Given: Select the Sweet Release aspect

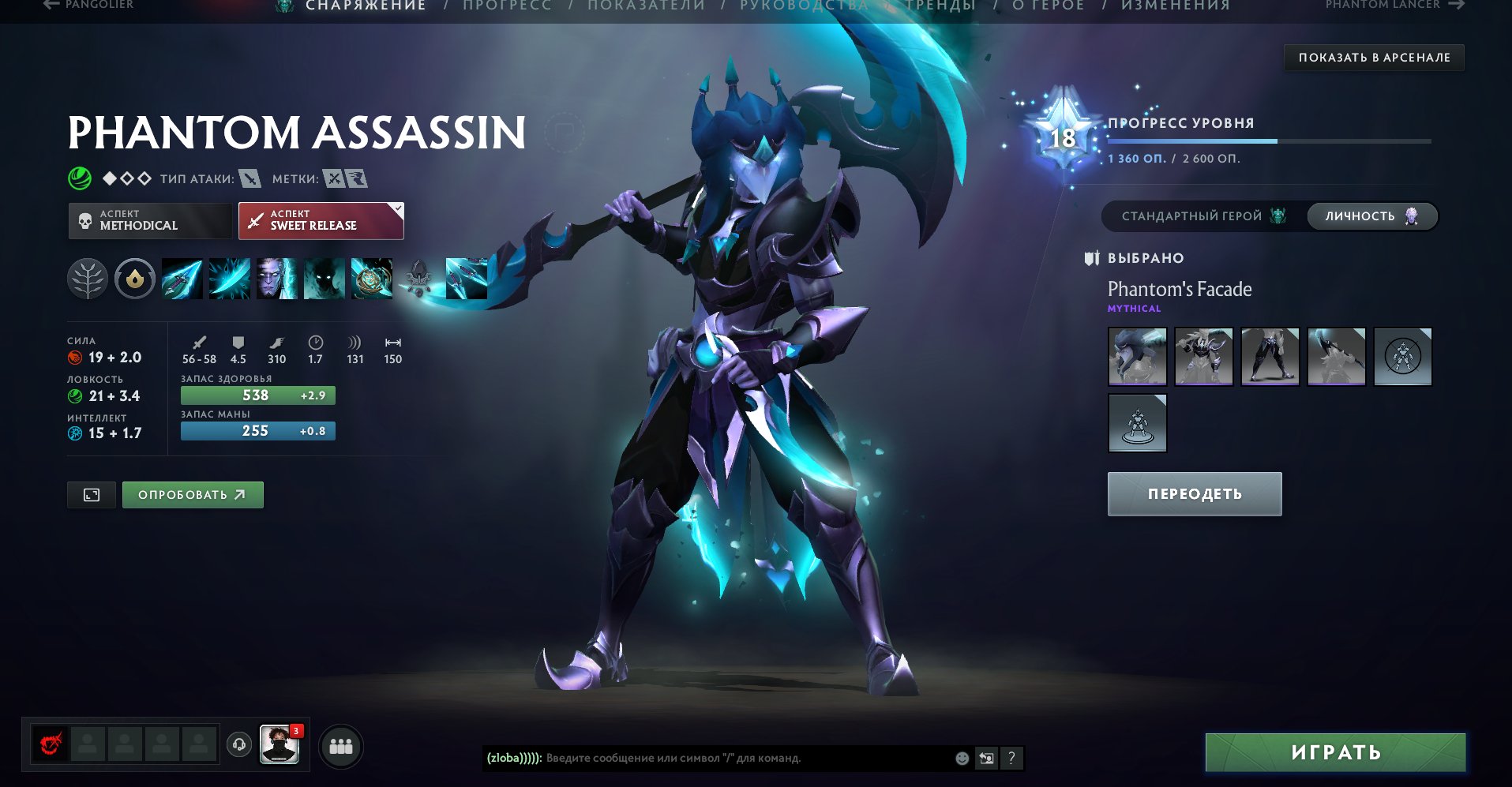Looking at the screenshot, I should coord(321,221).
